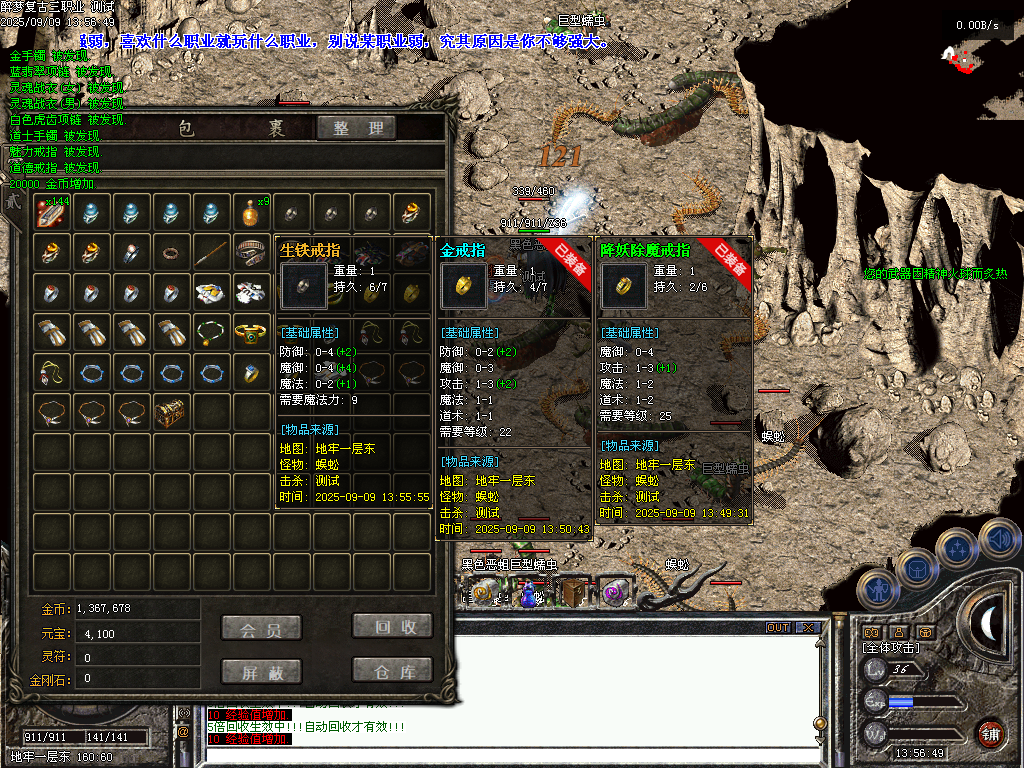
Task: Click the 回收 recycle button
Action: click(x=392, y=627)
